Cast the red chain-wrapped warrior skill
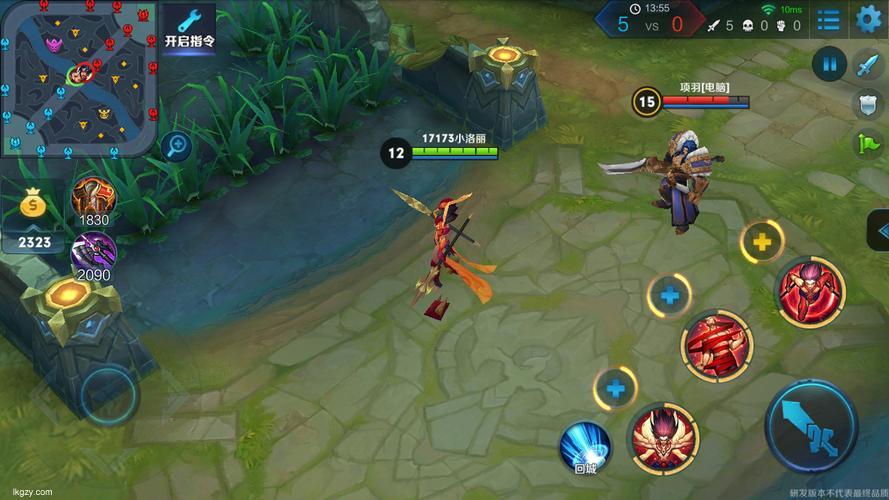889x500 pixels. (x=716, y=346)
